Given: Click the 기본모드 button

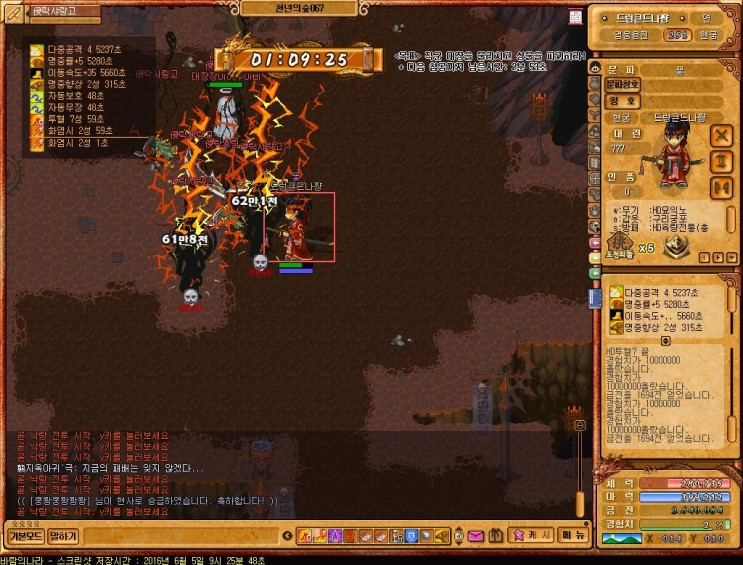Looking at the screenshot, I should pyautogui.click(x=23, y=536).
